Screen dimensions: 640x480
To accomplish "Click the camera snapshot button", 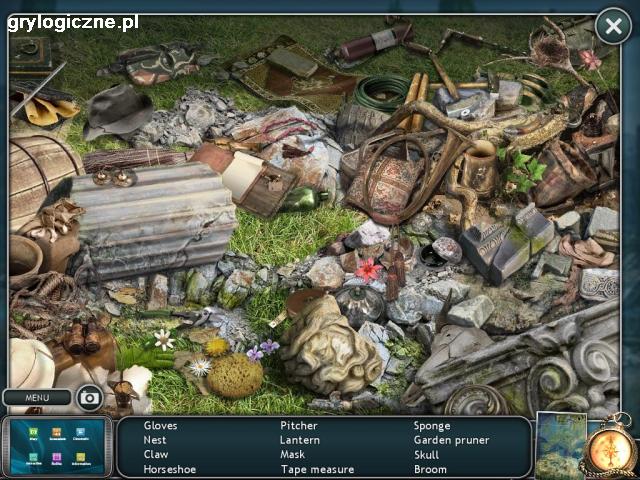I will click(90, 398).
